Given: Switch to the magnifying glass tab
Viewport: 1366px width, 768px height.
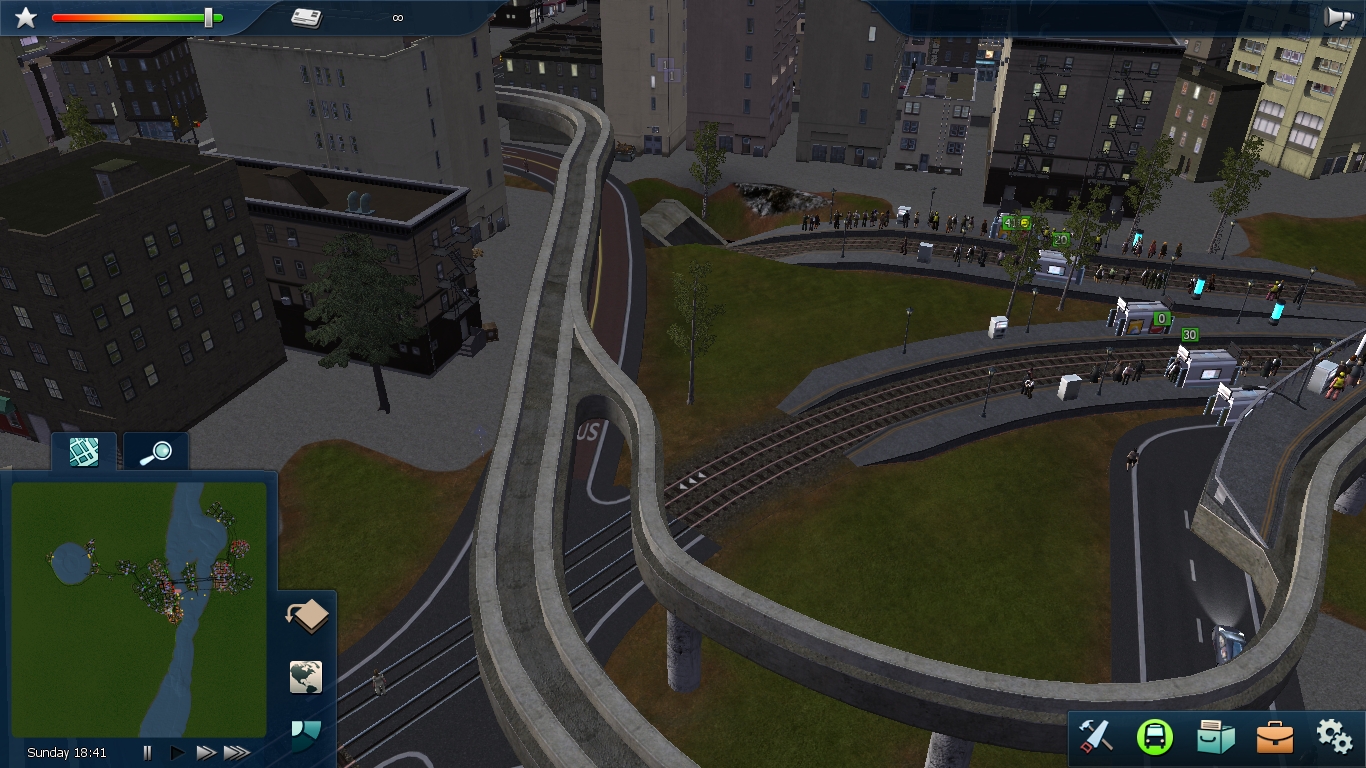Looking at the screenshot, I should (x=155, y=453).
